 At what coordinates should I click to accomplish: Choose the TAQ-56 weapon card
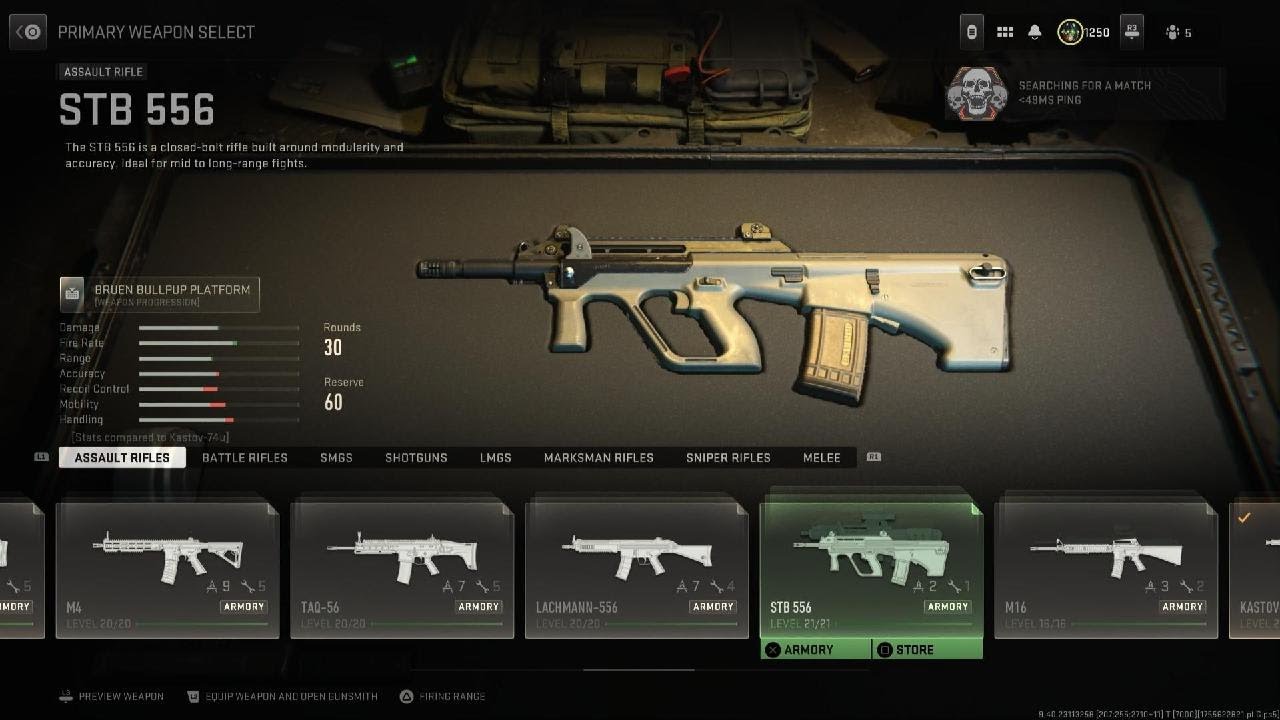click(402, 567)
